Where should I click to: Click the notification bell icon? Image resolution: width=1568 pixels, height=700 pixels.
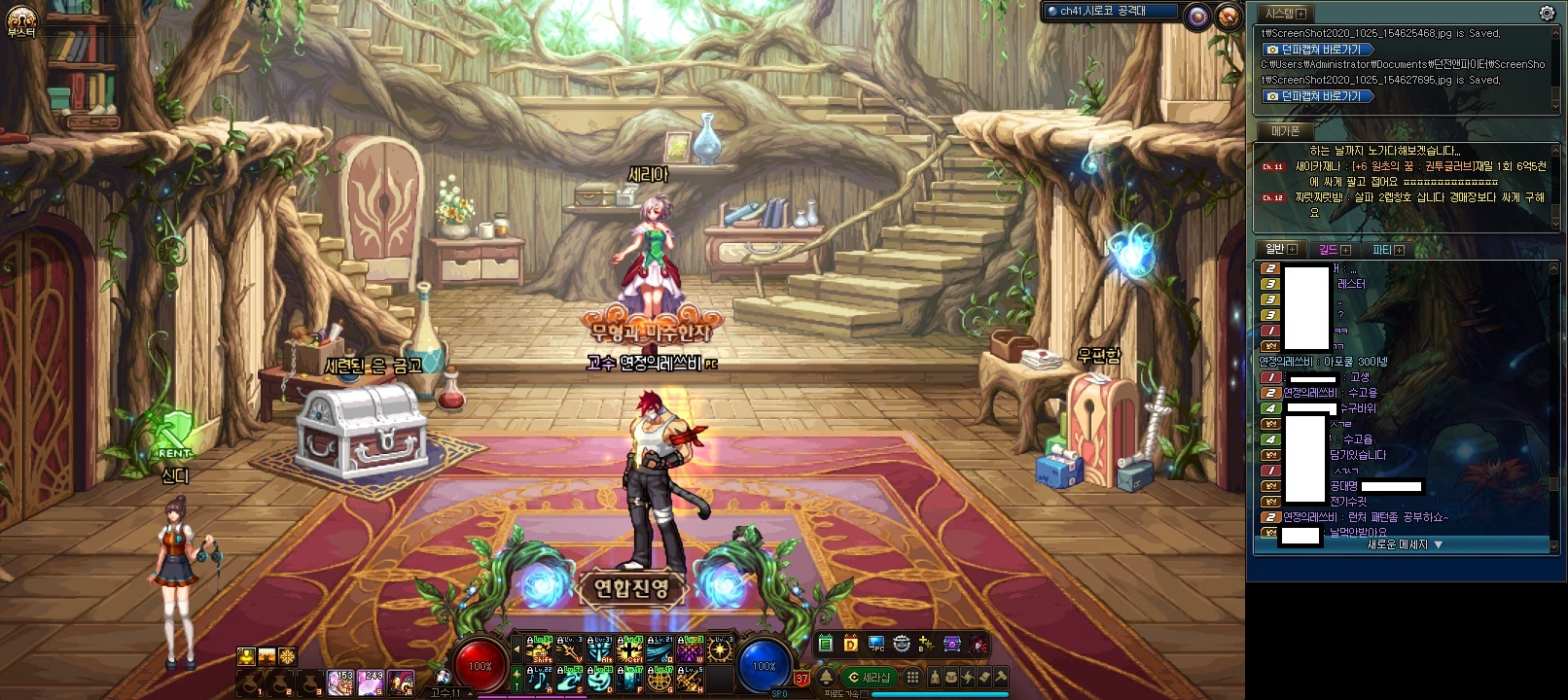pos(826,677)
